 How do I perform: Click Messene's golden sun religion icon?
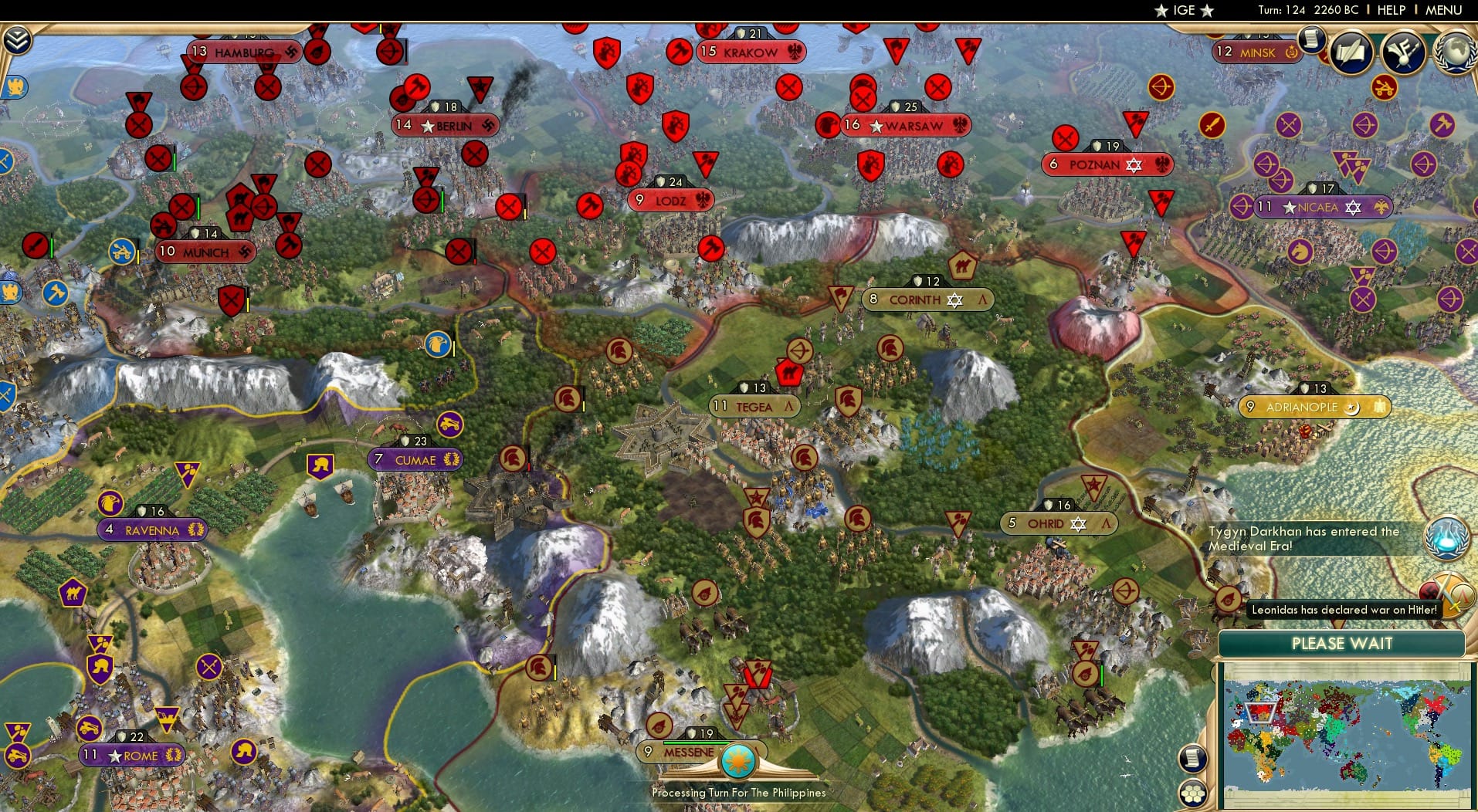tap(738, 762)
